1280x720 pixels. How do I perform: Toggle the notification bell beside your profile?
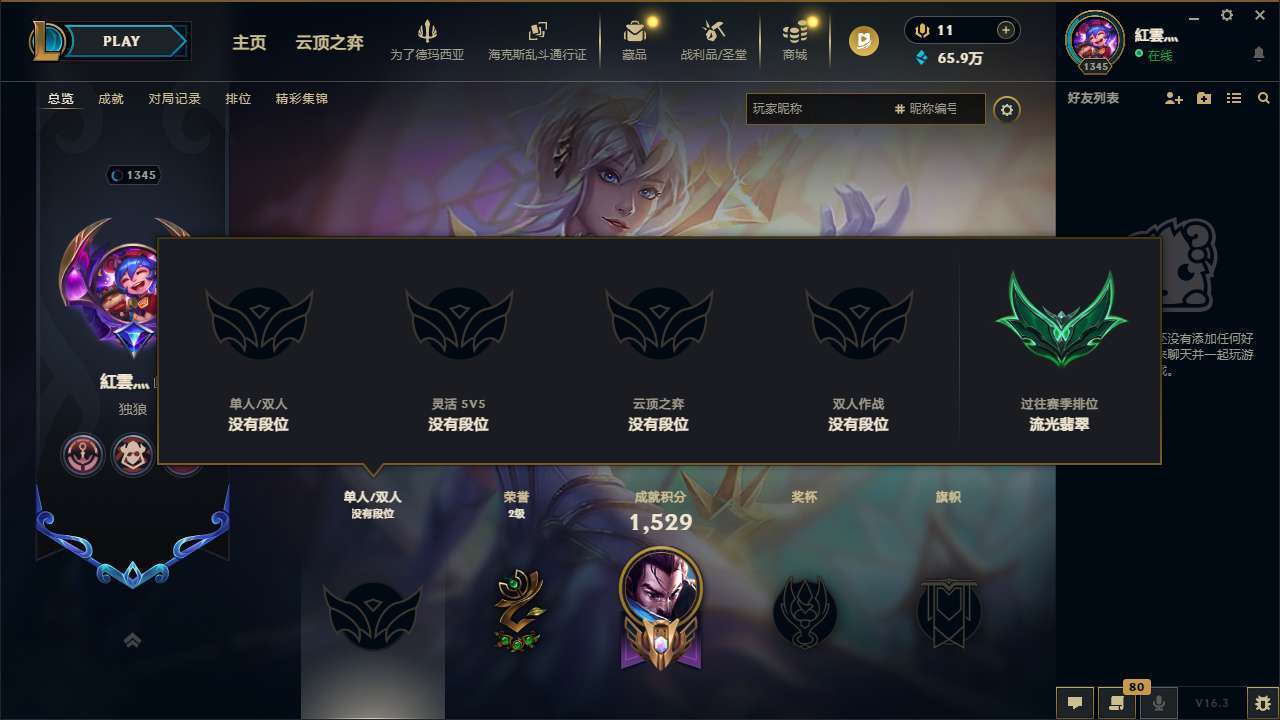[1259, 52]
